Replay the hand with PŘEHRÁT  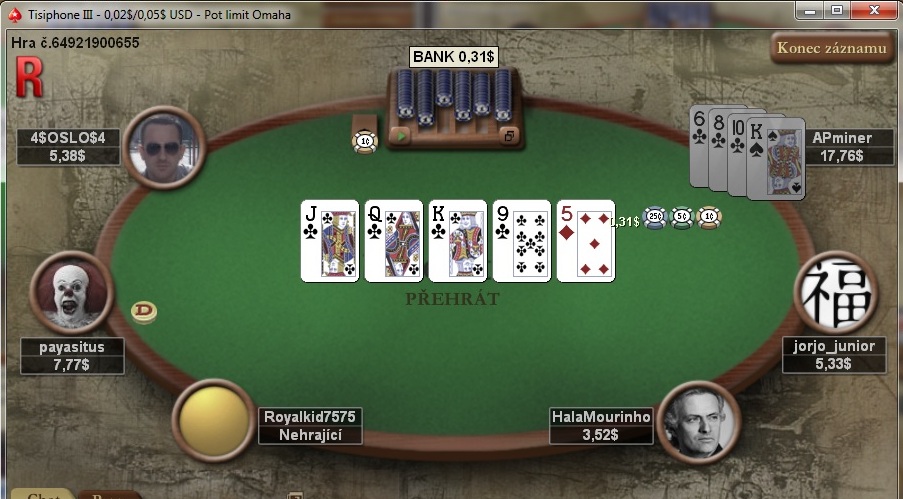(452, 299)
